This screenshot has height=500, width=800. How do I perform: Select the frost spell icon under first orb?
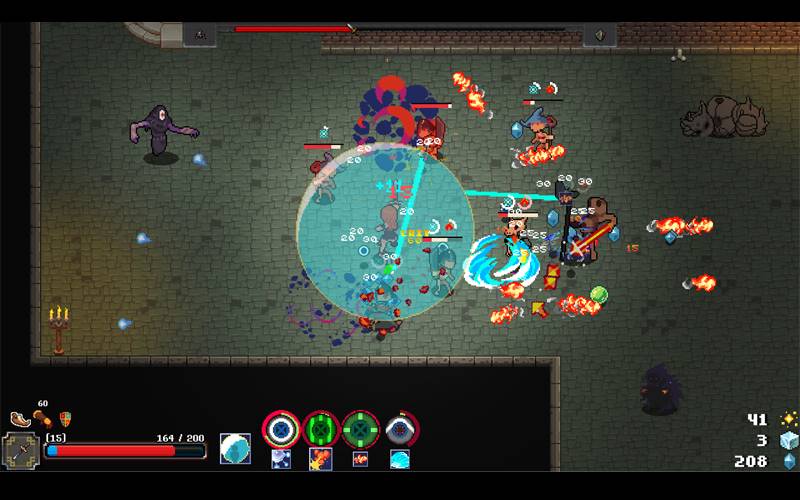281,459
